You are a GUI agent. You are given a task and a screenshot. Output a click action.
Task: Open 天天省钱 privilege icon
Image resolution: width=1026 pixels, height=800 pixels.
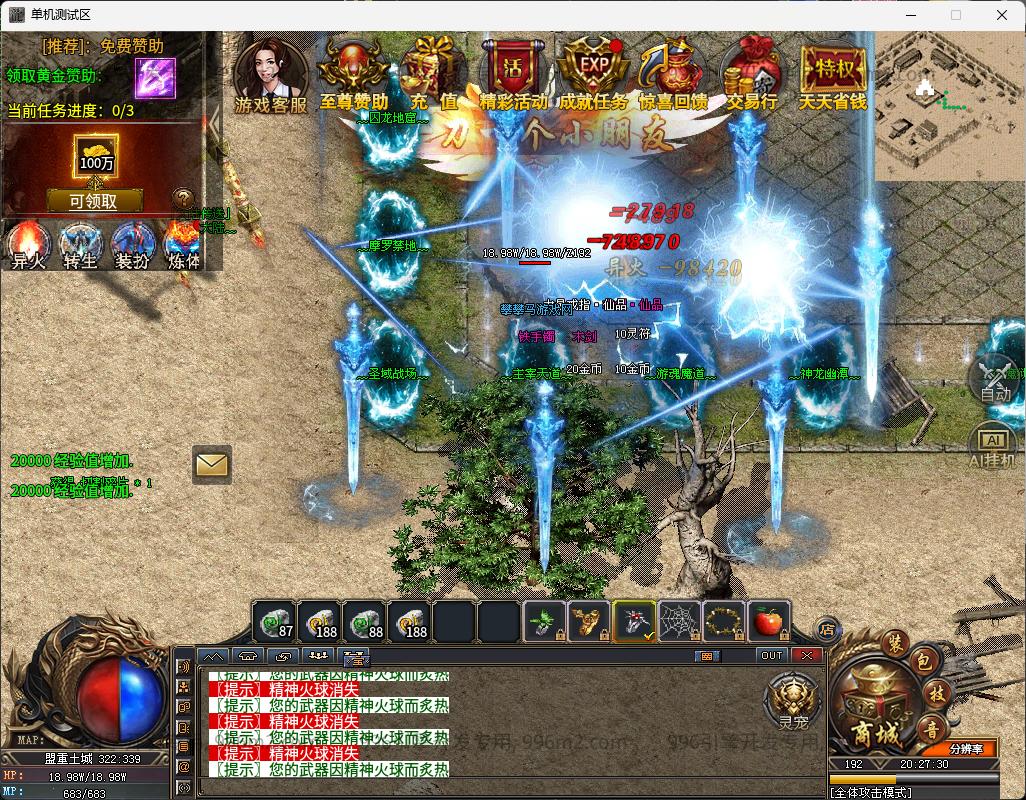click(832, 70)
